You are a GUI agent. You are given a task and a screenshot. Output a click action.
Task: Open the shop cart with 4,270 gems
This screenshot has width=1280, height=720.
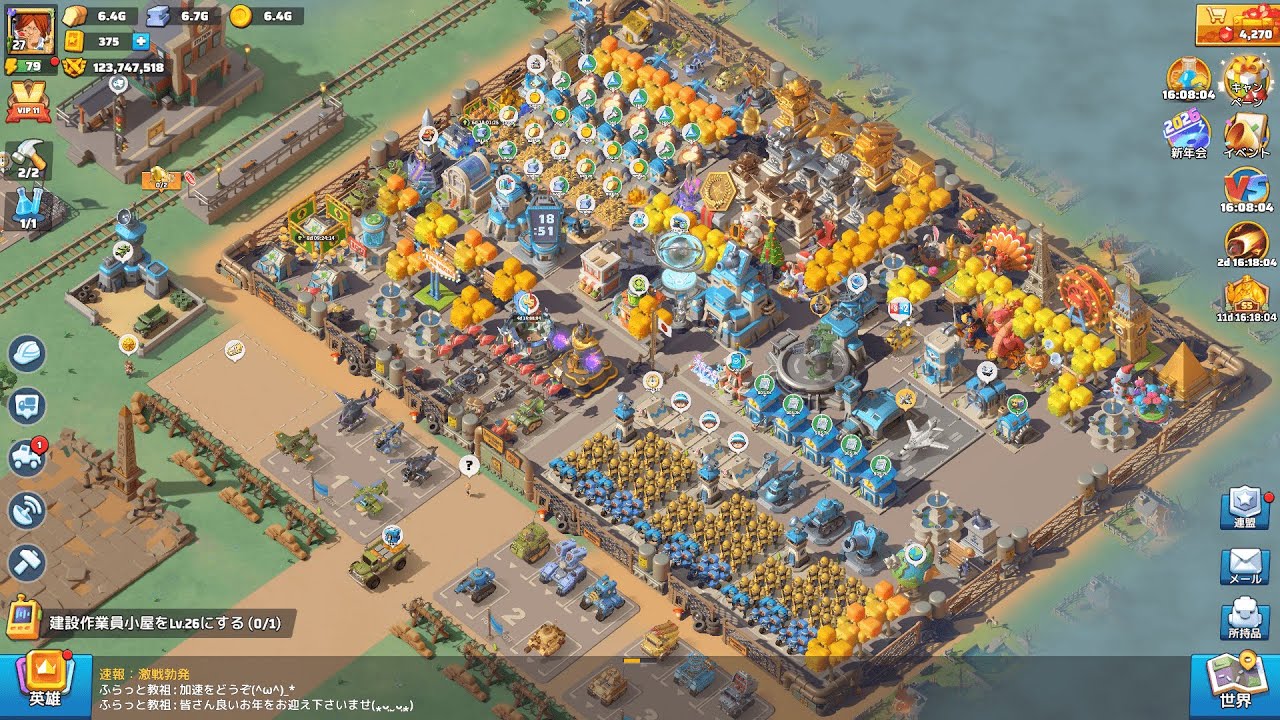tap(1236, 24)
